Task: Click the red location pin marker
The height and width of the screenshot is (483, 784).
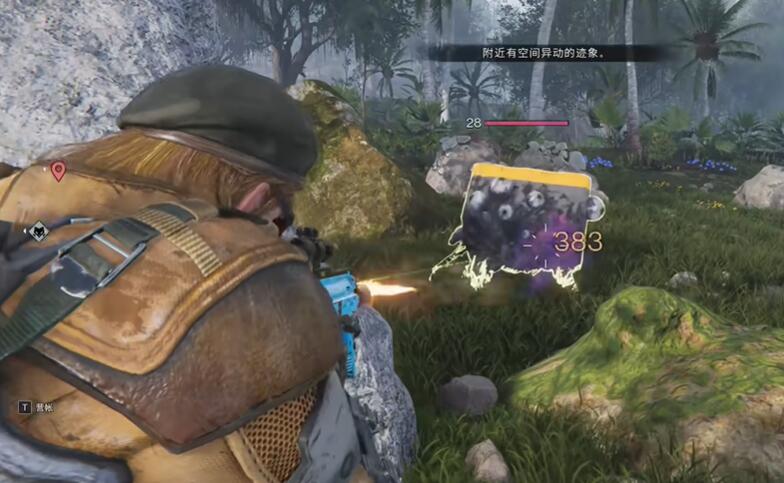Action: click(58, 171)
